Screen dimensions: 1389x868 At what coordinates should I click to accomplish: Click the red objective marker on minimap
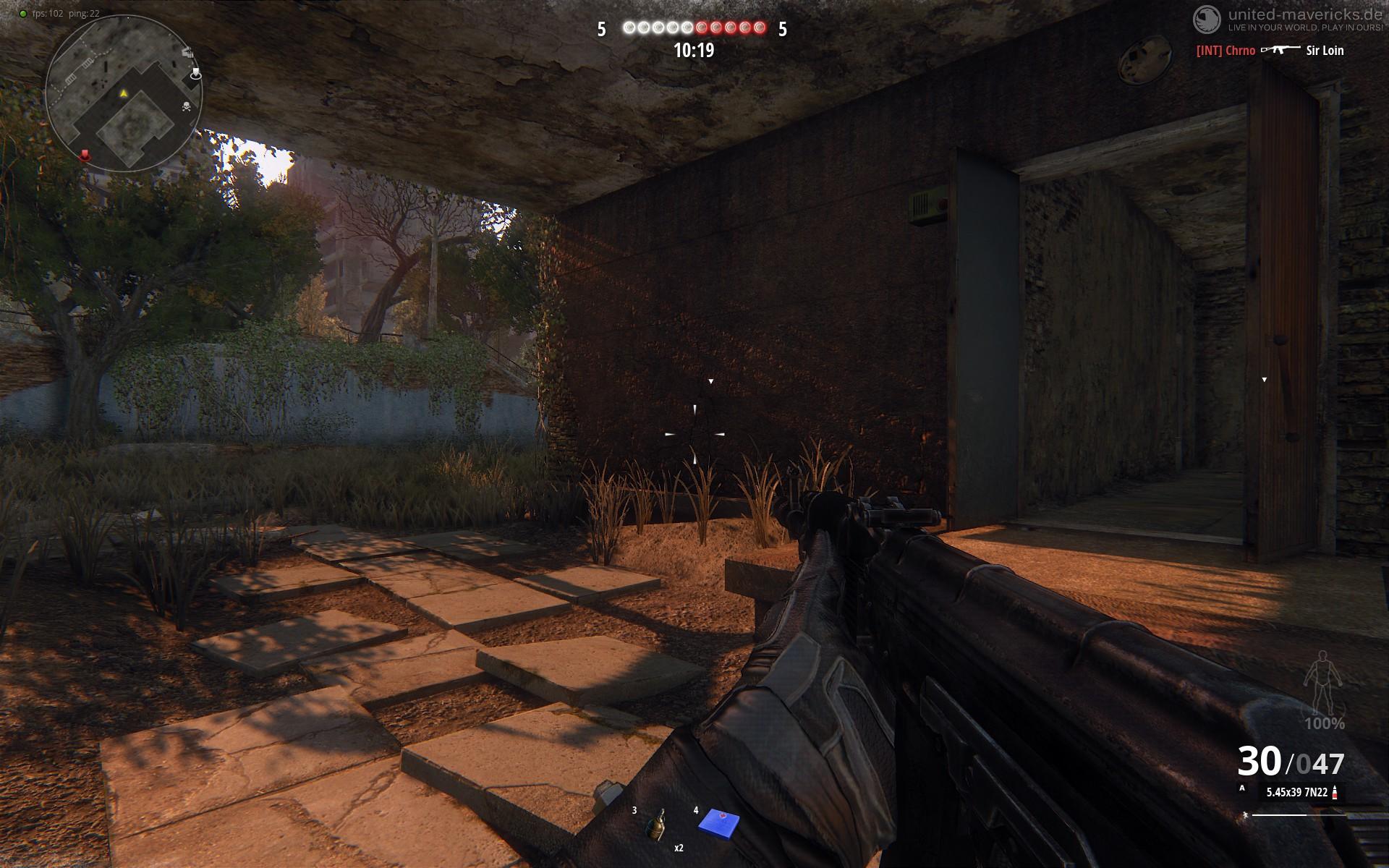[85, 154]
